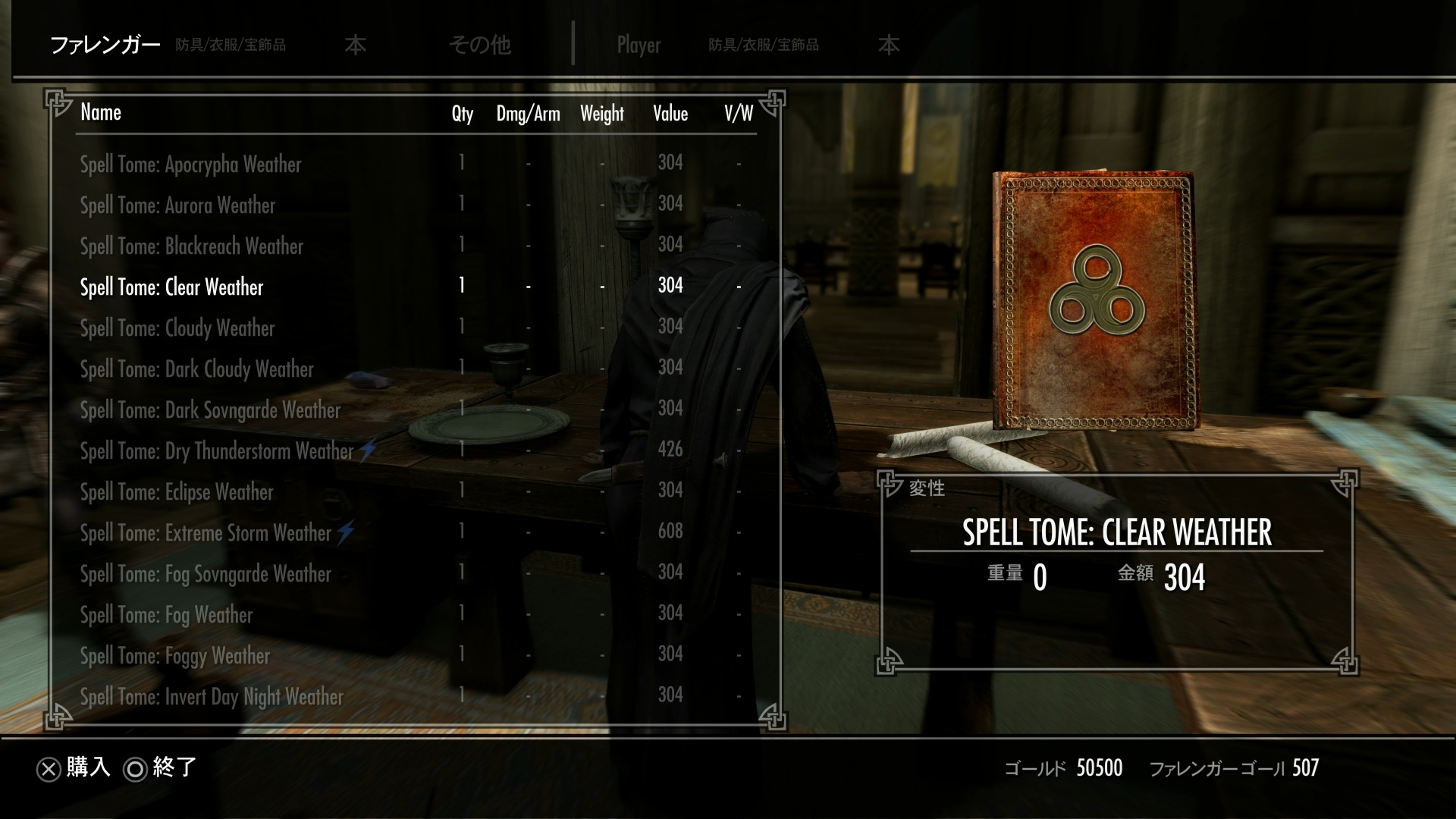Viewport: 1456px width, 819px height.
Task: Pick Spell Tome: Dry Thunderstorm Weather
Action: [x=218, y=451]
